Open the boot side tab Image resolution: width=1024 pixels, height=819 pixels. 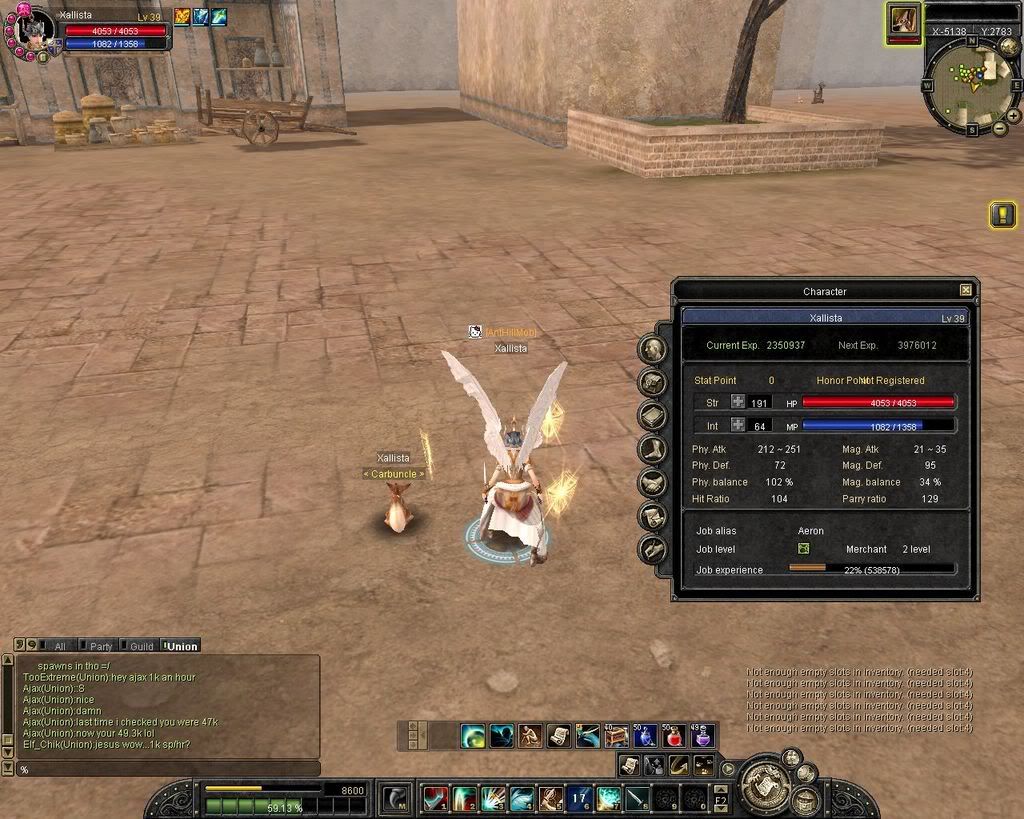tap(653, 449)
